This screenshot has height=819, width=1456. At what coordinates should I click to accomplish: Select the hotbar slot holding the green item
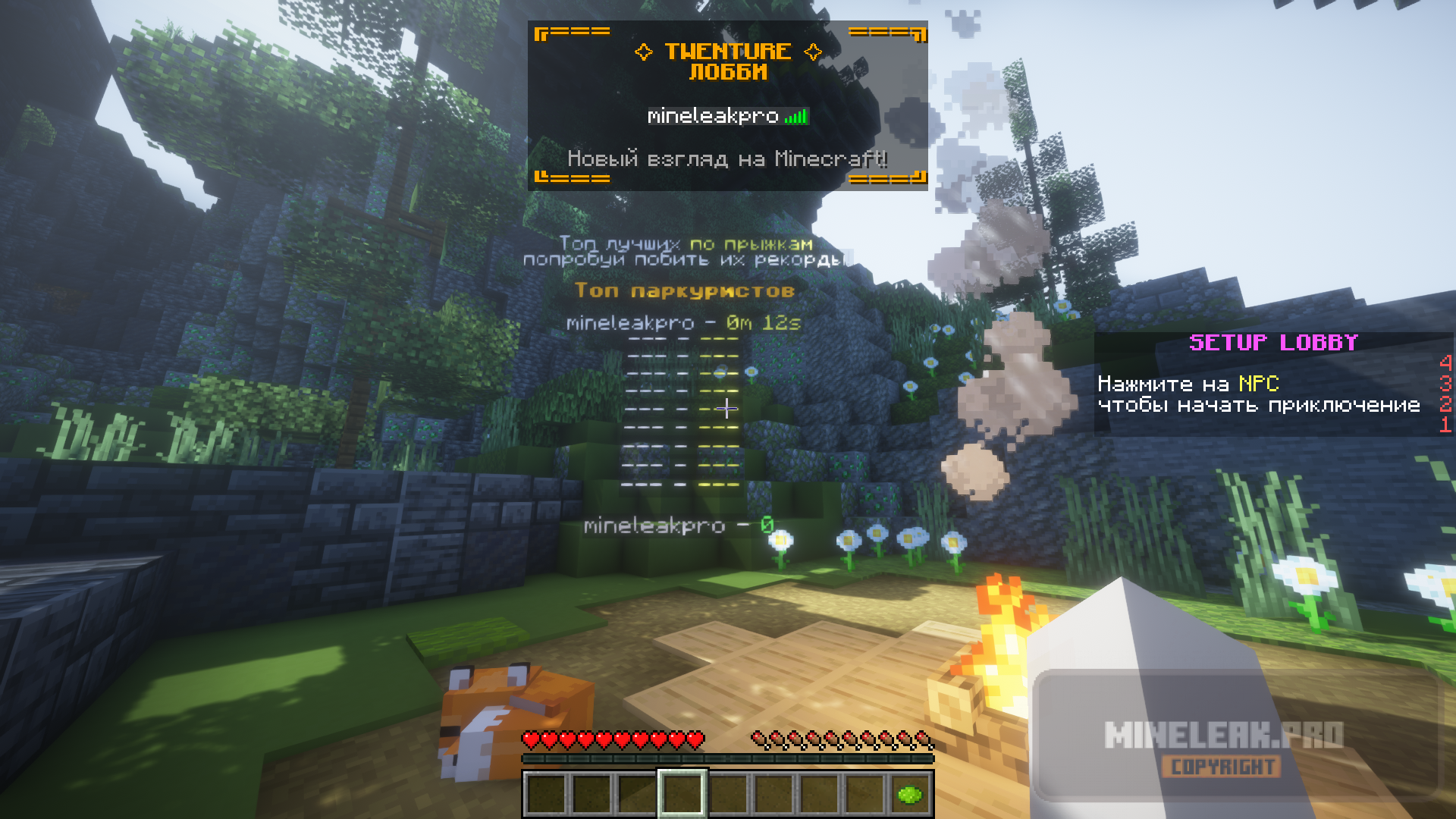pos(909,795)
